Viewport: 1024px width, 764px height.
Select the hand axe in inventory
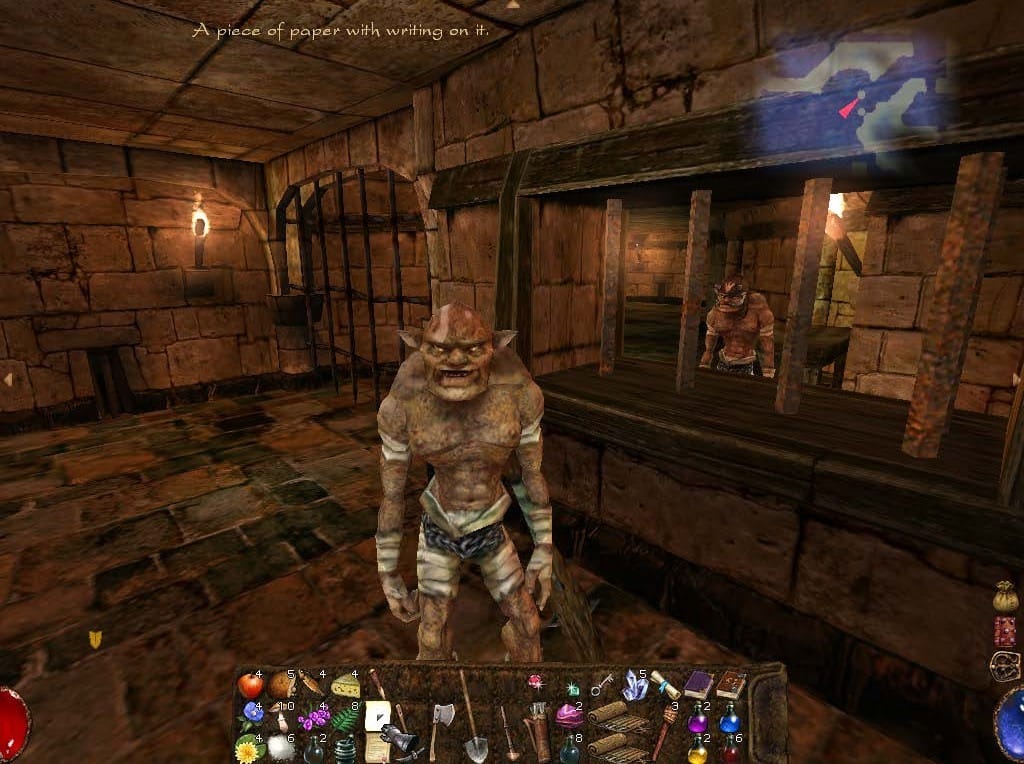[x=441, y=718]
